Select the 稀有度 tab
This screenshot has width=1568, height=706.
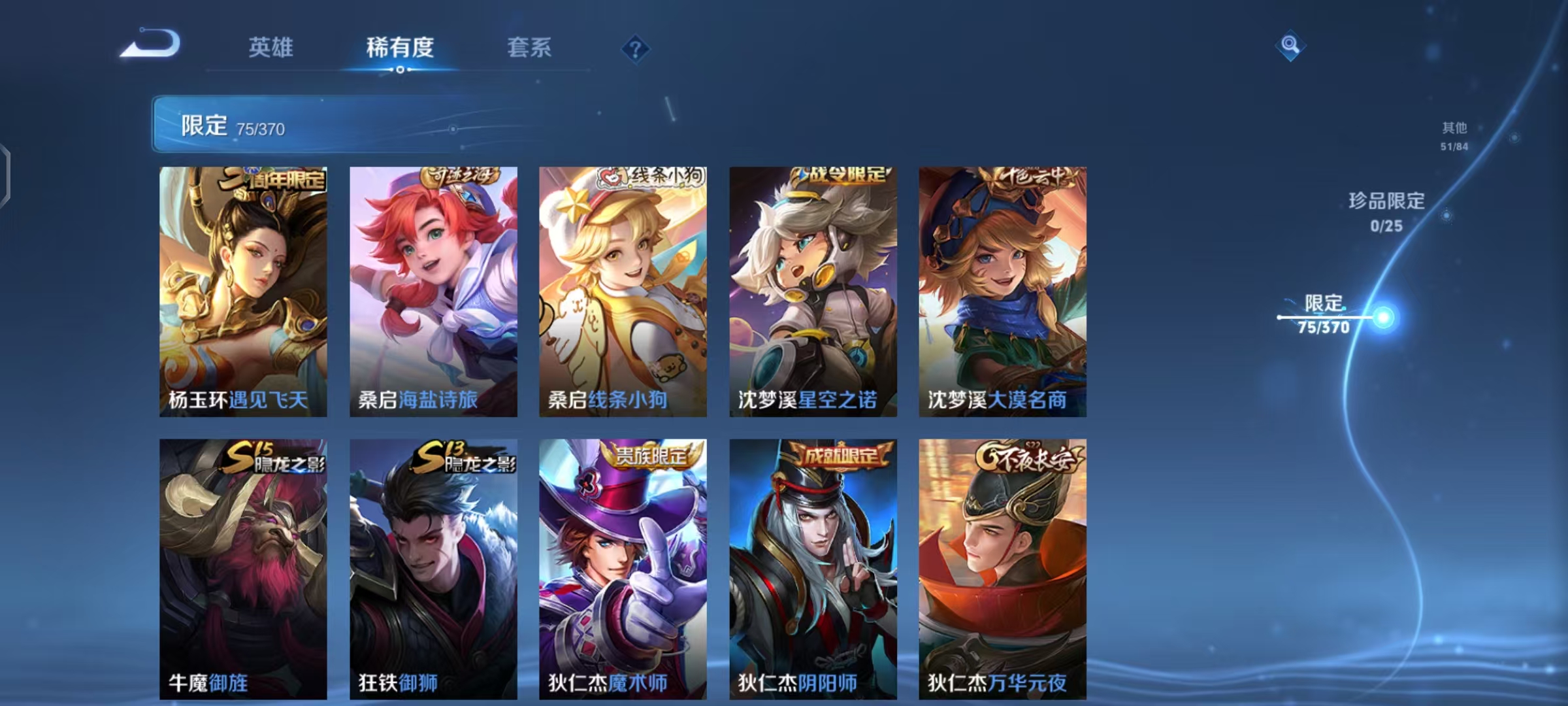400,48
